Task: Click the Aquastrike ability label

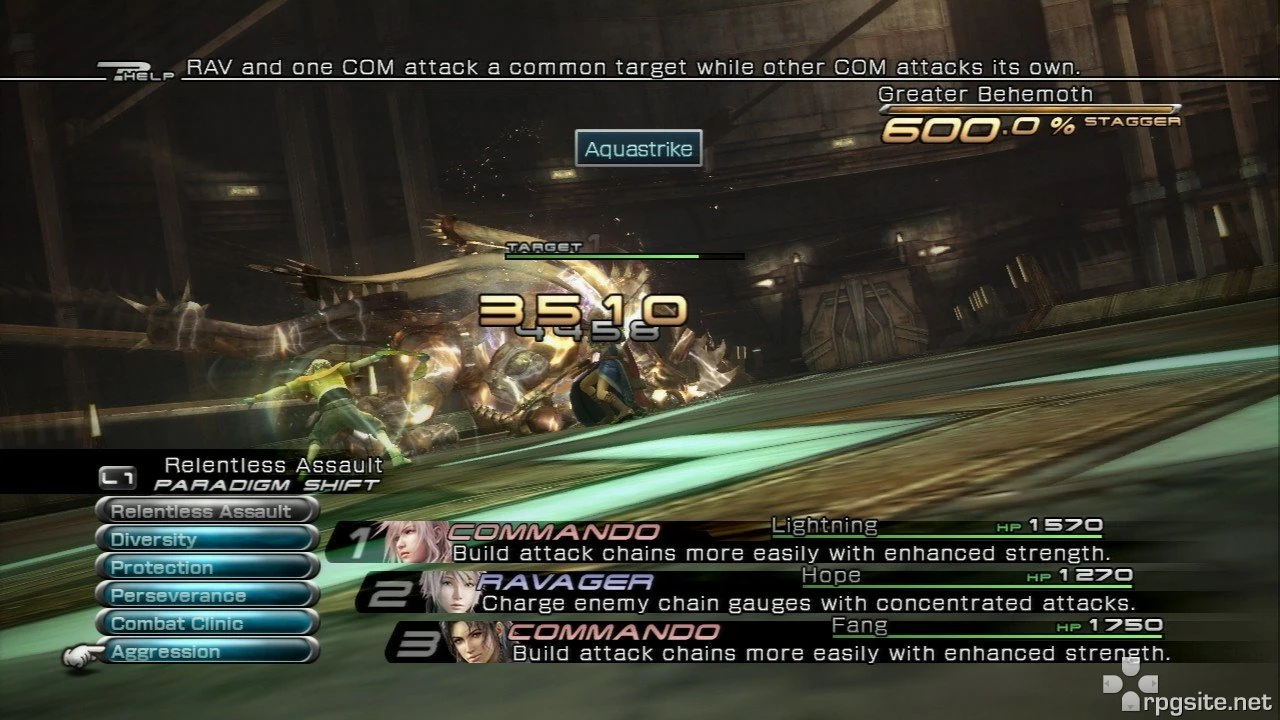Action: click(x=639, y=148)
